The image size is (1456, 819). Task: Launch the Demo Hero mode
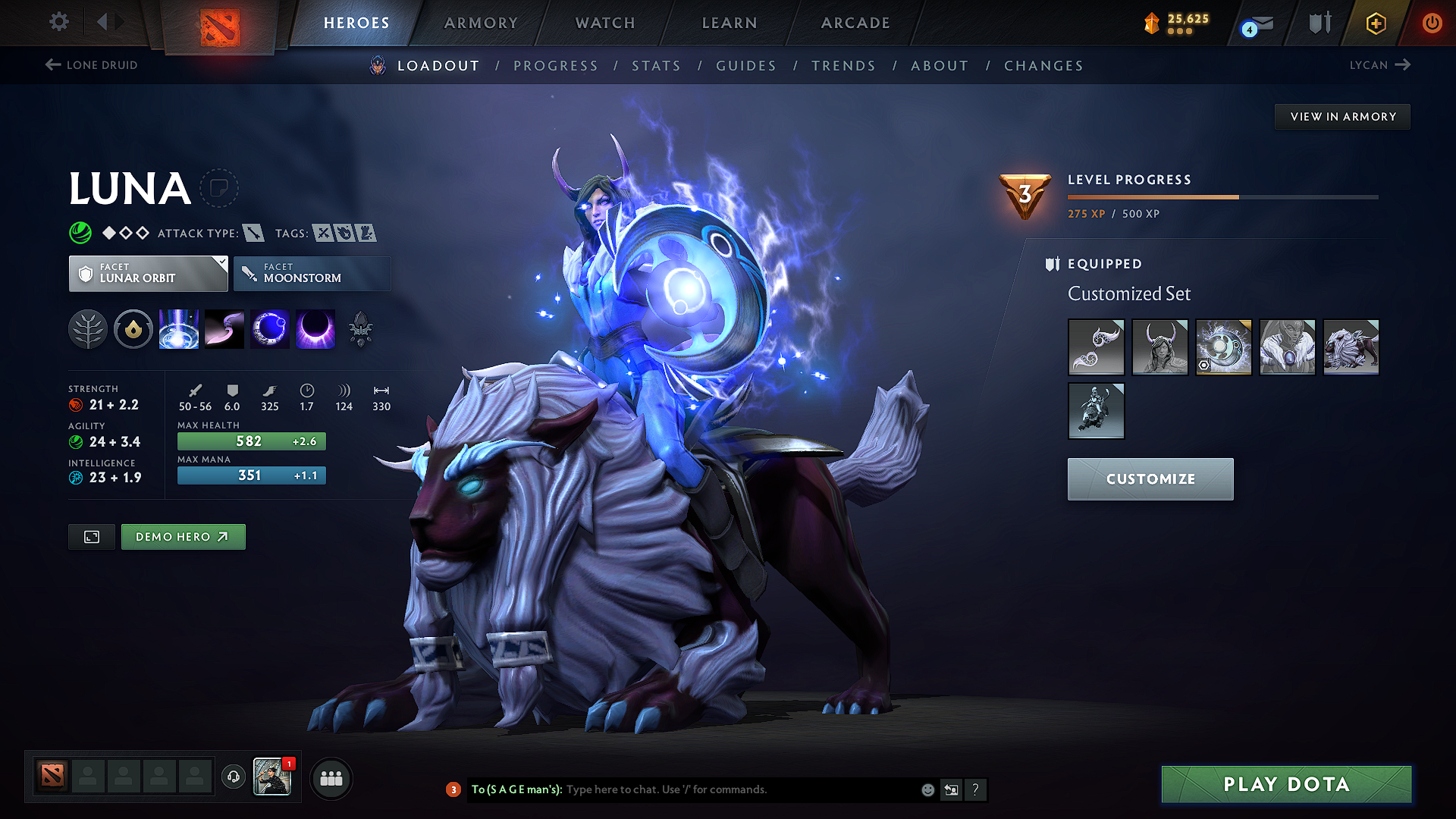183,537
